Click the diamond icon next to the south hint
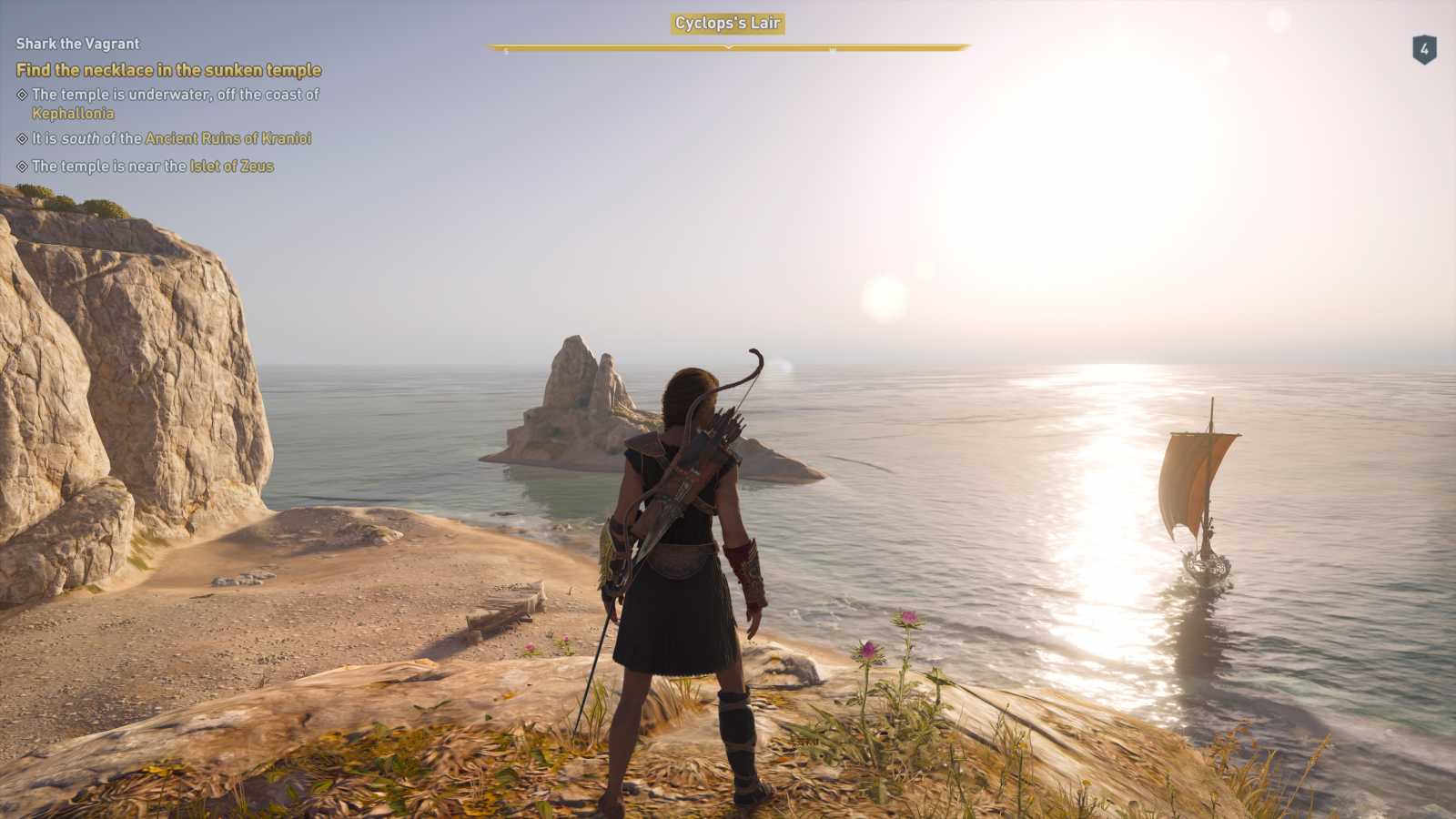1456x819 pixels. (21, 139)
